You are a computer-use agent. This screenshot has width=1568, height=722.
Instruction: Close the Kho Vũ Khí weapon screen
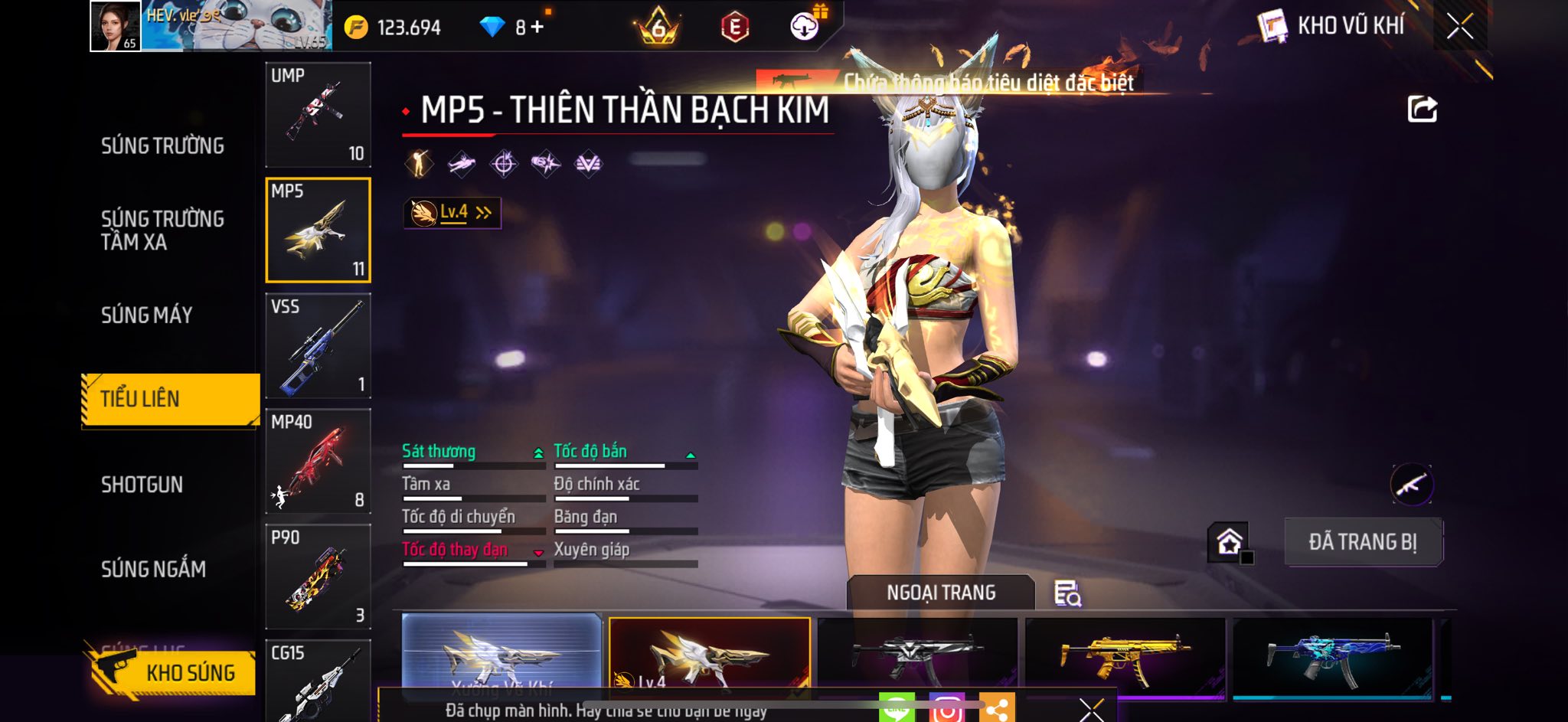[1459, 26]
